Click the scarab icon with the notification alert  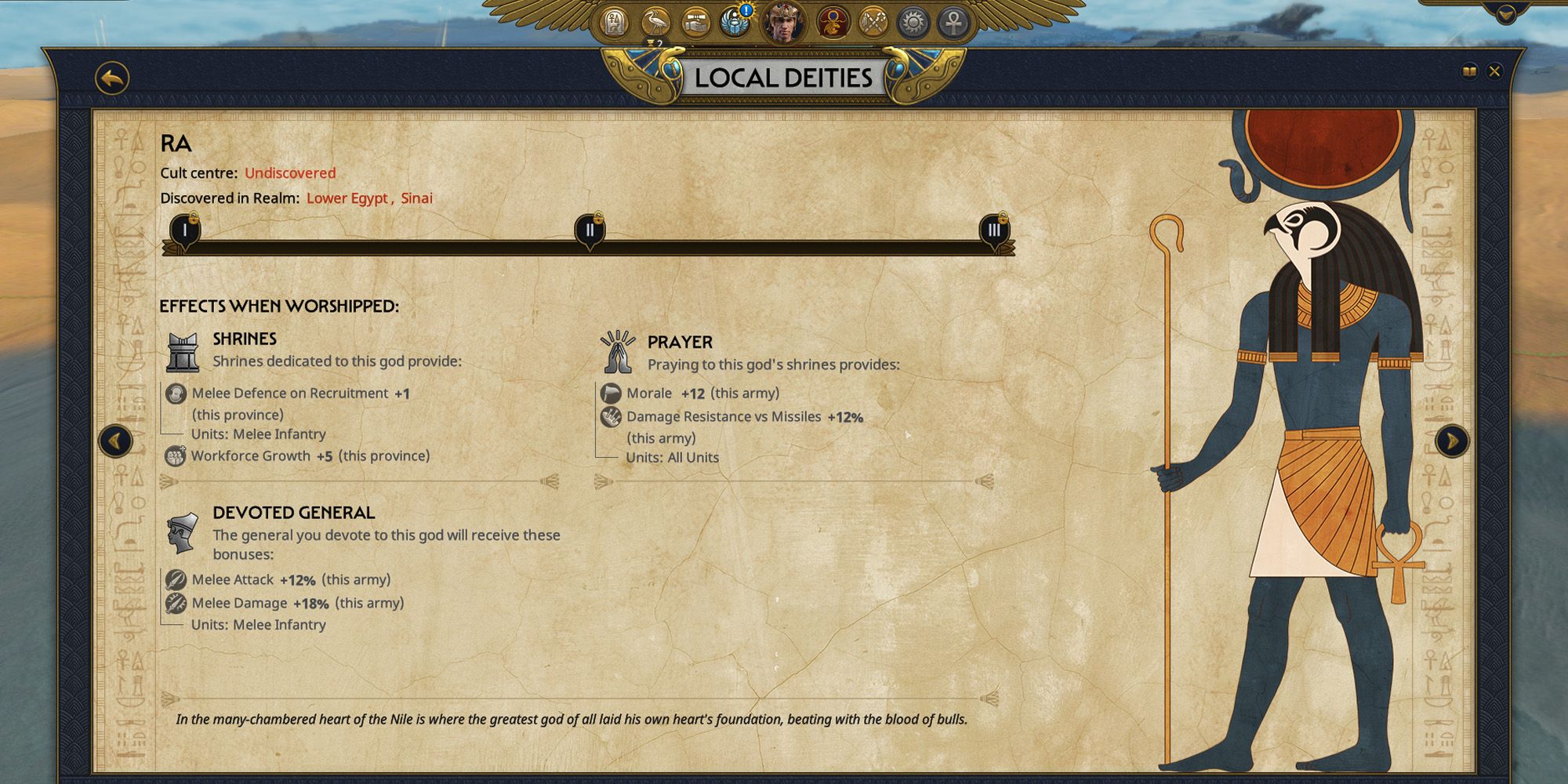pos(733,21)
